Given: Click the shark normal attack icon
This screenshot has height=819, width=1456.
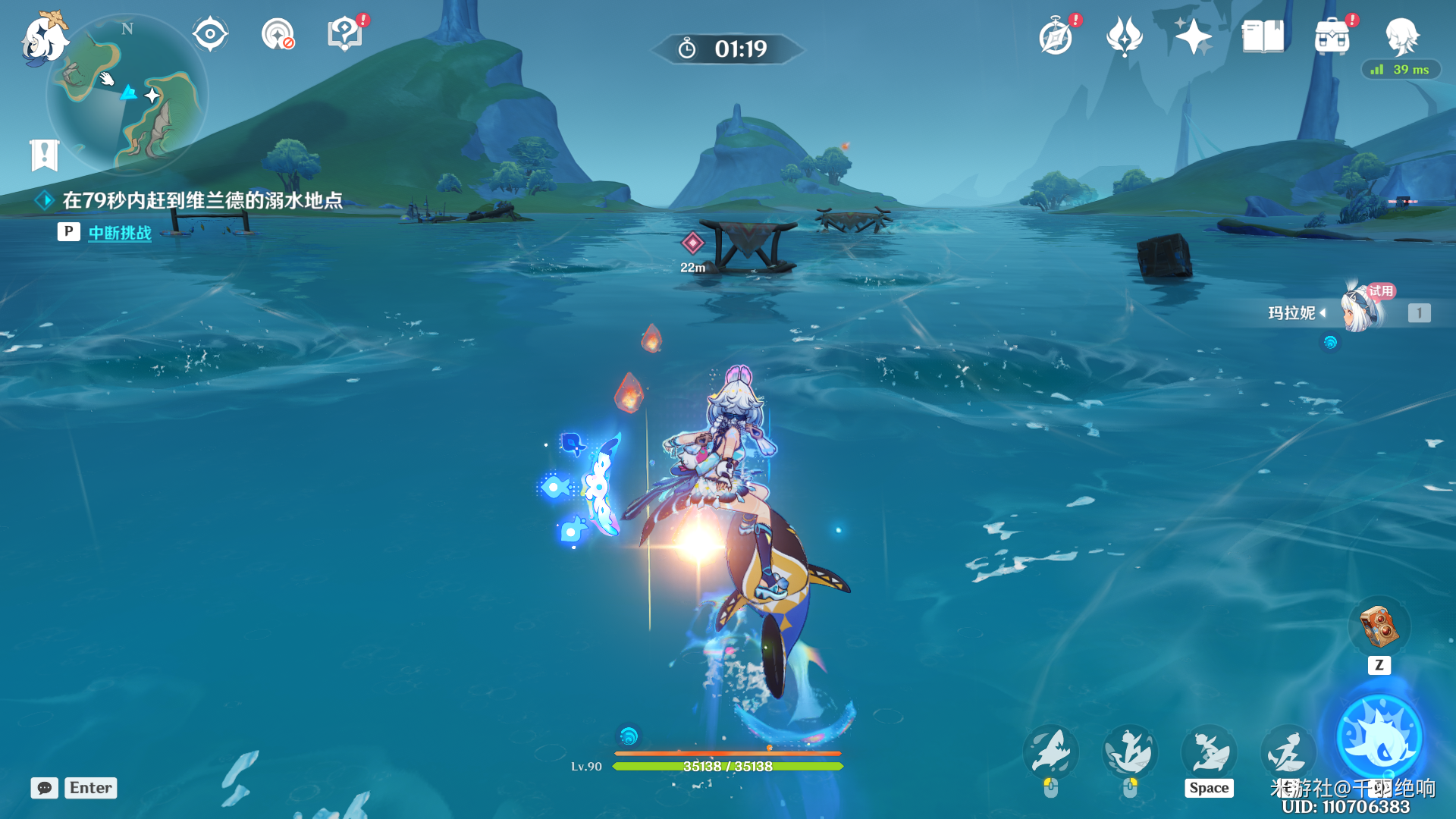Looking at the screenshot, I should click(1050, 752).
